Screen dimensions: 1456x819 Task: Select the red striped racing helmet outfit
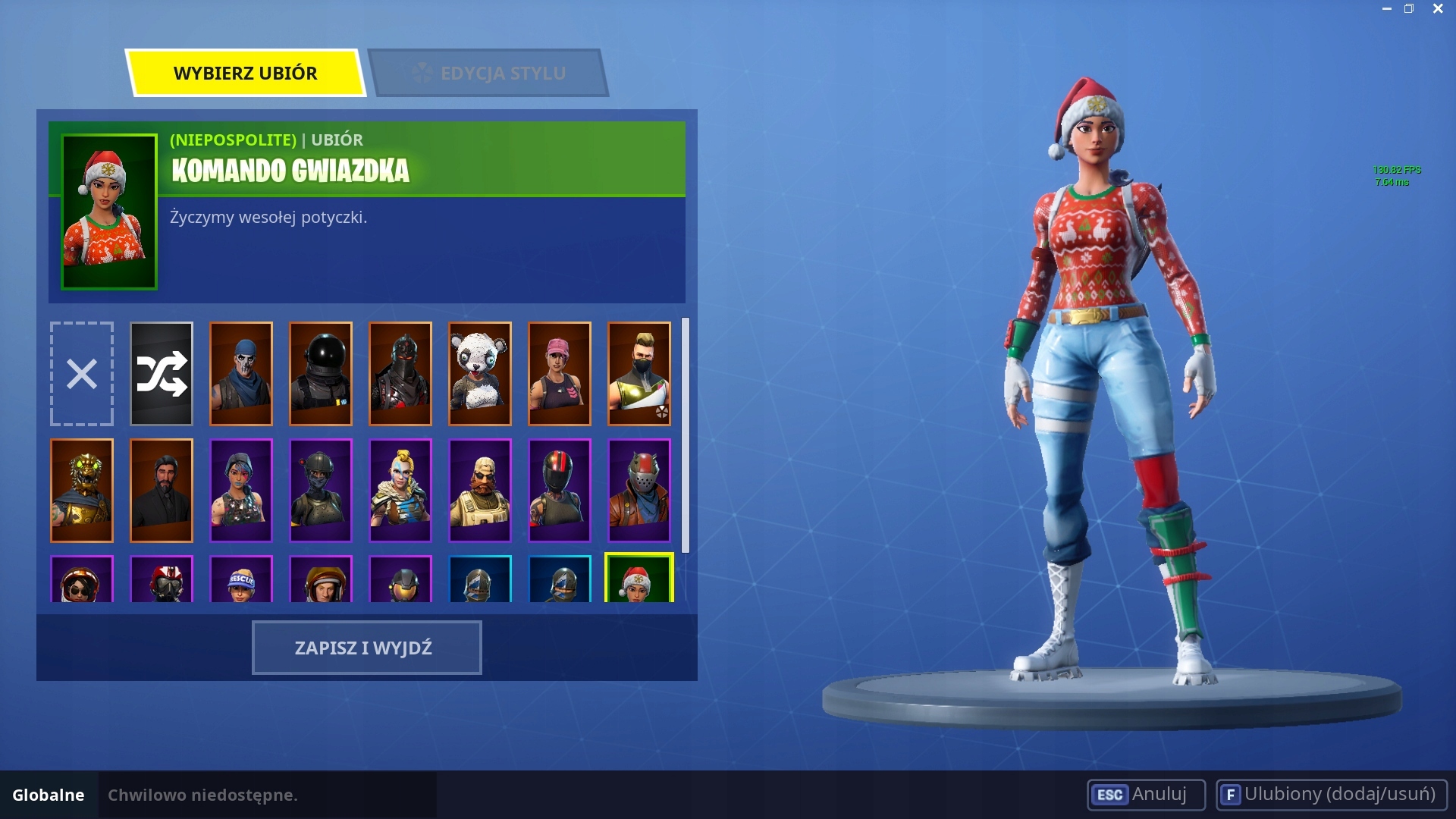560,491
